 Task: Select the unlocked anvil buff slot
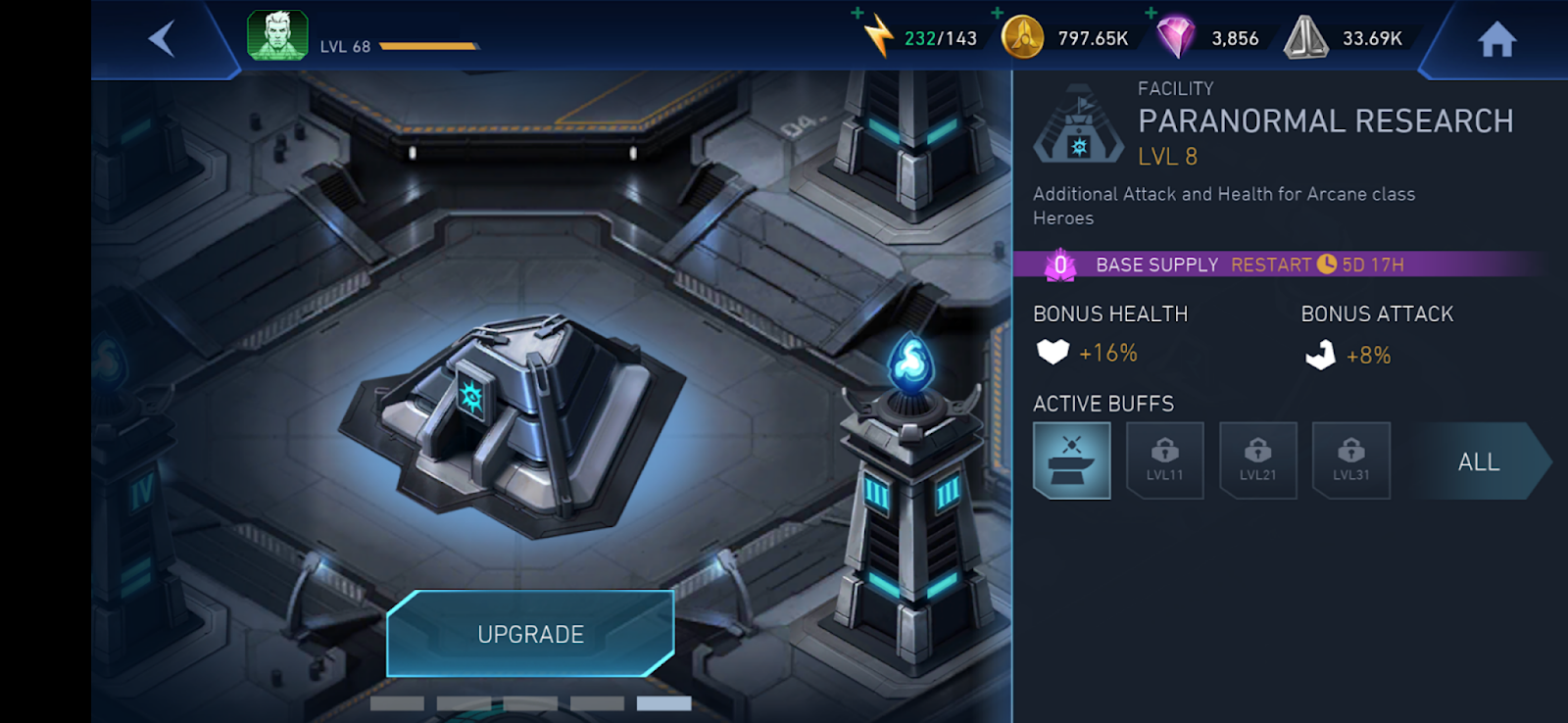[x=1071, y=460]
